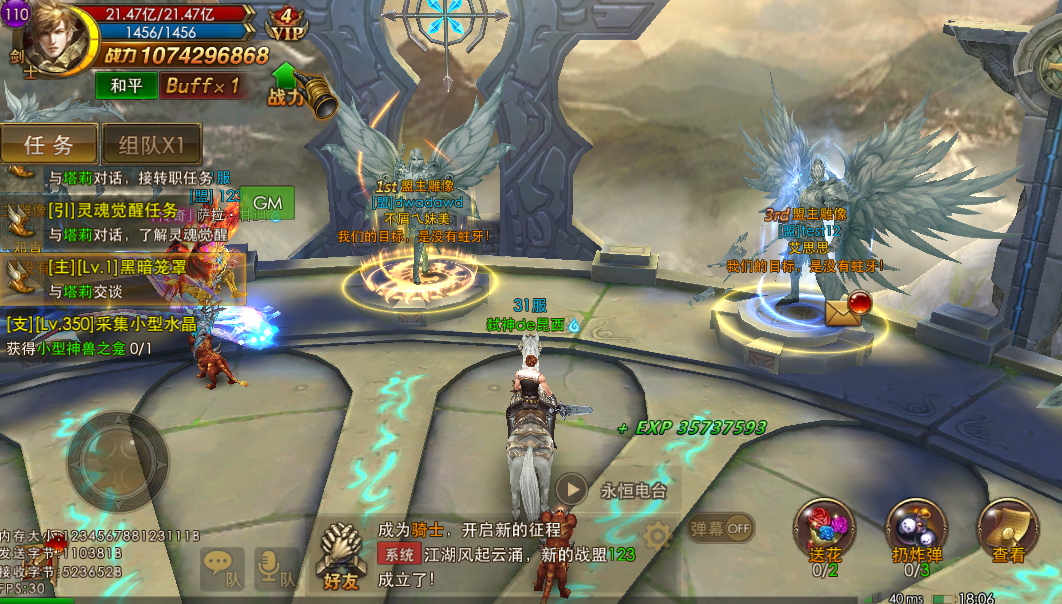
Task: Toggle the 和平 combat mode button
Action: click(x=126, y=86)
